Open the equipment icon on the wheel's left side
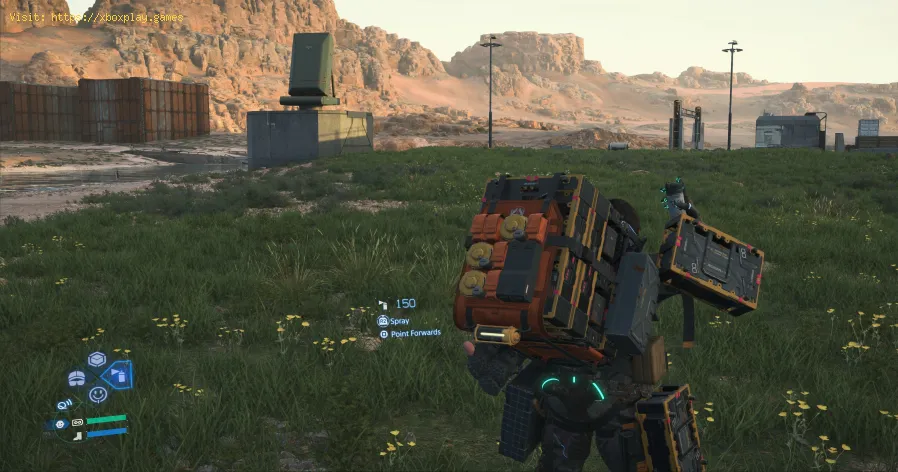The width and height of the screenshot is (898, 472). (x=77, y=378)
